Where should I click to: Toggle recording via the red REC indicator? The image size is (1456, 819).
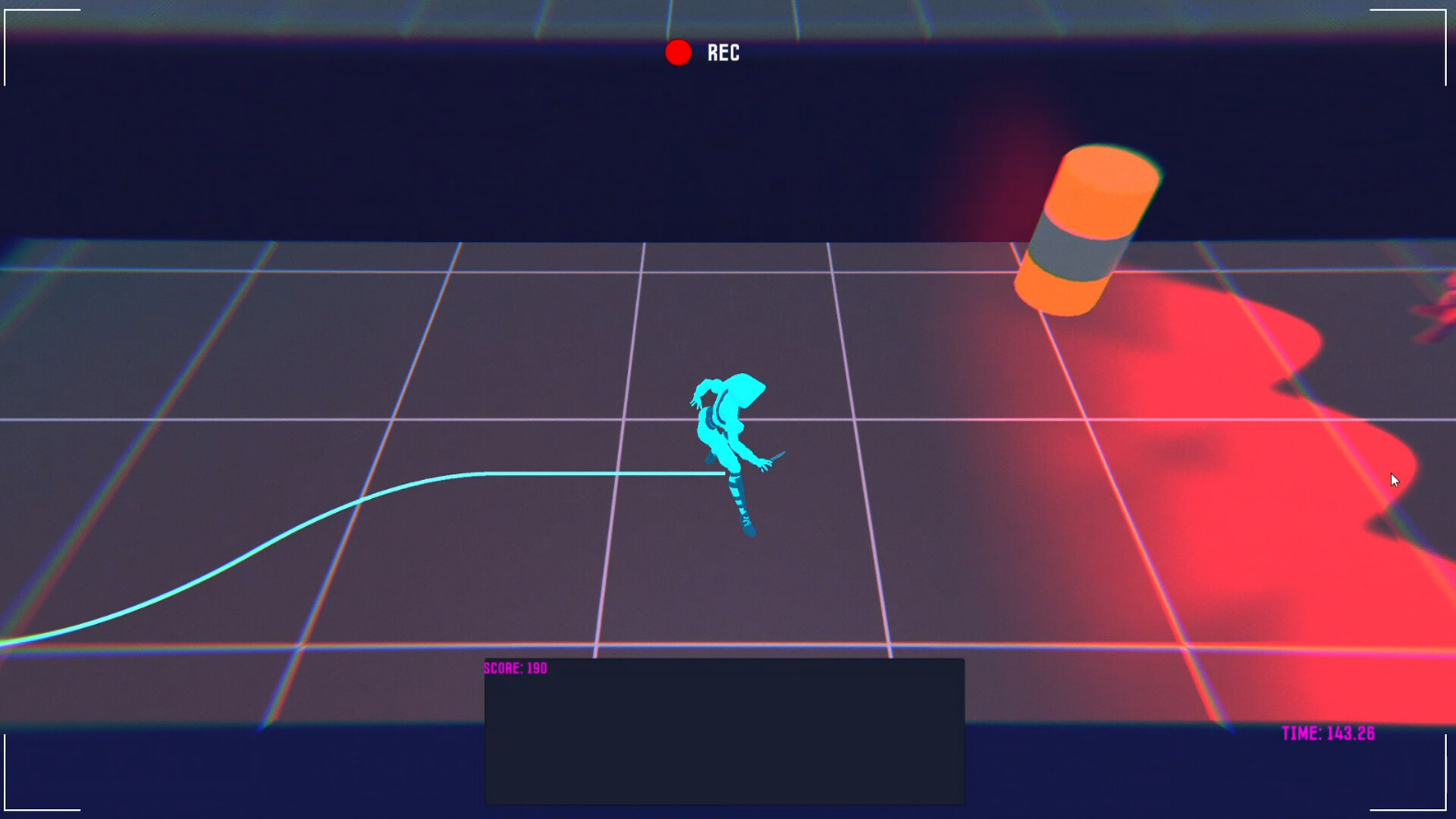point(678,52)
